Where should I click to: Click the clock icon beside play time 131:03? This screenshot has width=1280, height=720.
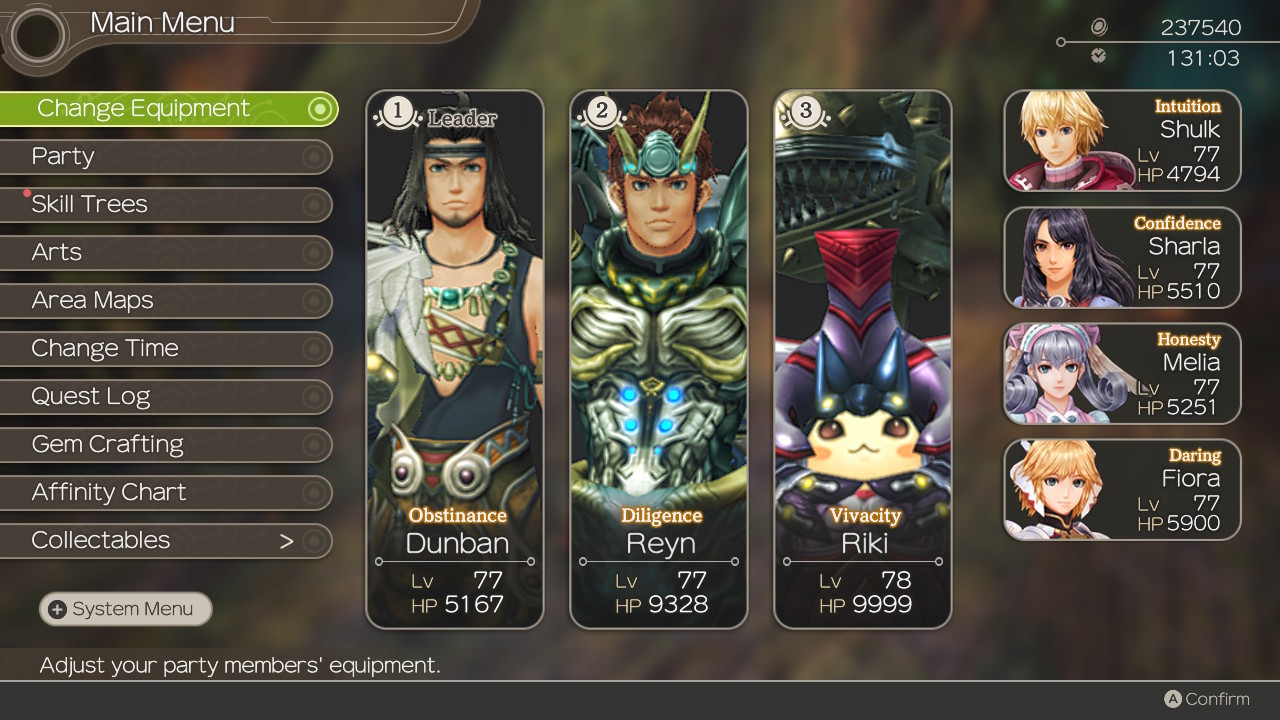point(1100,56)
